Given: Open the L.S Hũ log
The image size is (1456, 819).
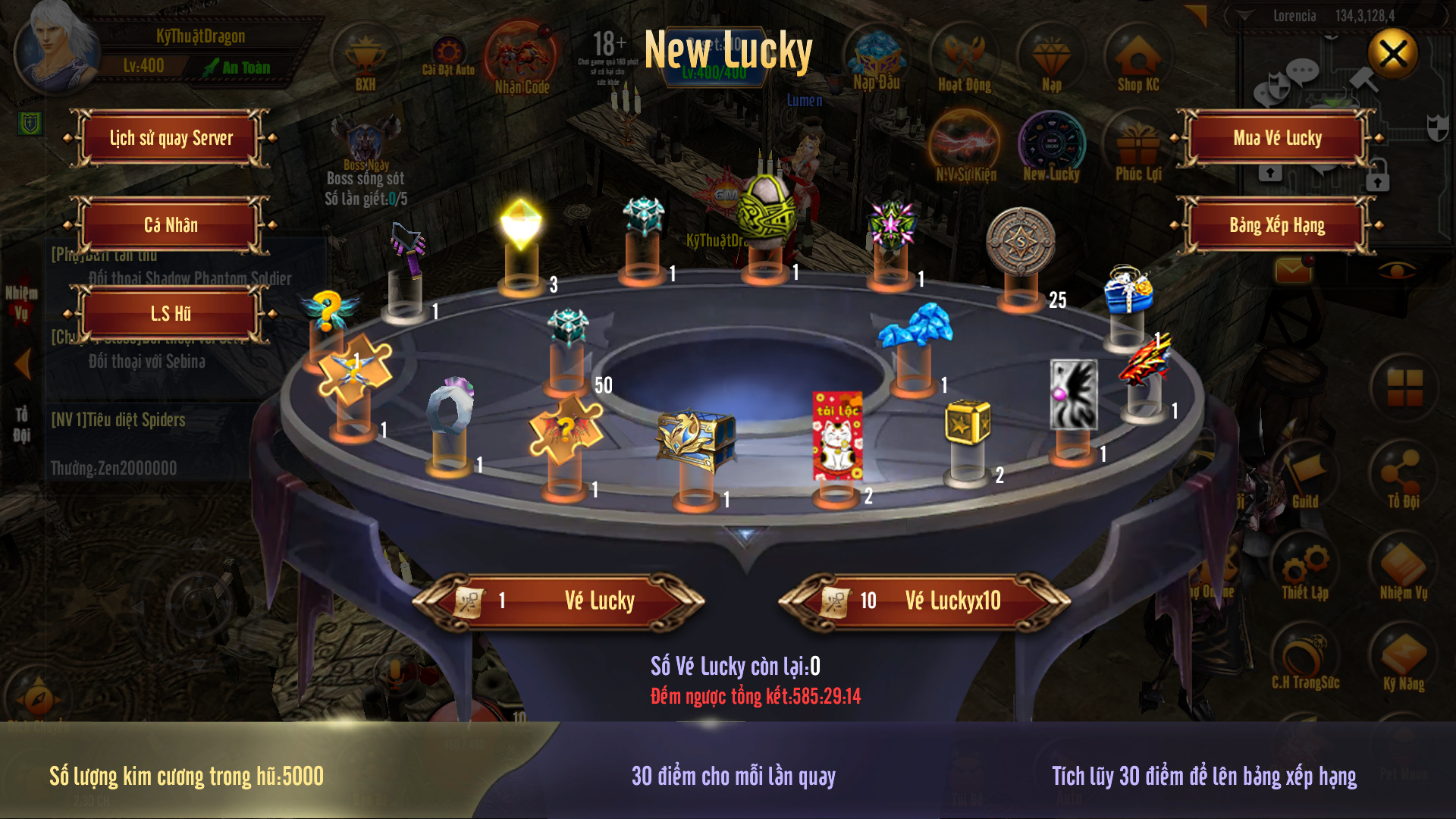Looking at the screenshot, I should [171, 313].
